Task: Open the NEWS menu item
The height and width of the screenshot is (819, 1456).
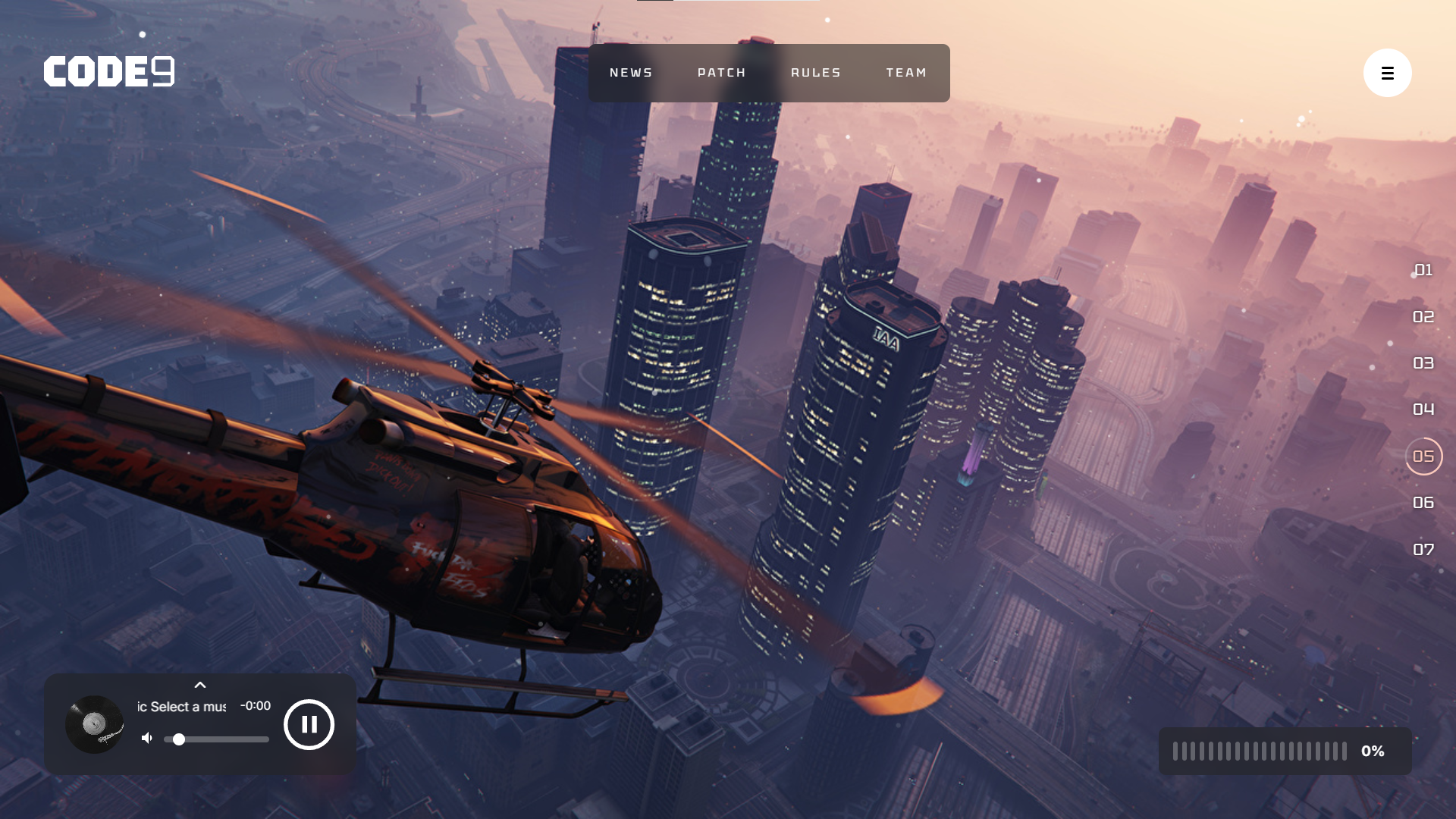Action: (x=630, y=72)
